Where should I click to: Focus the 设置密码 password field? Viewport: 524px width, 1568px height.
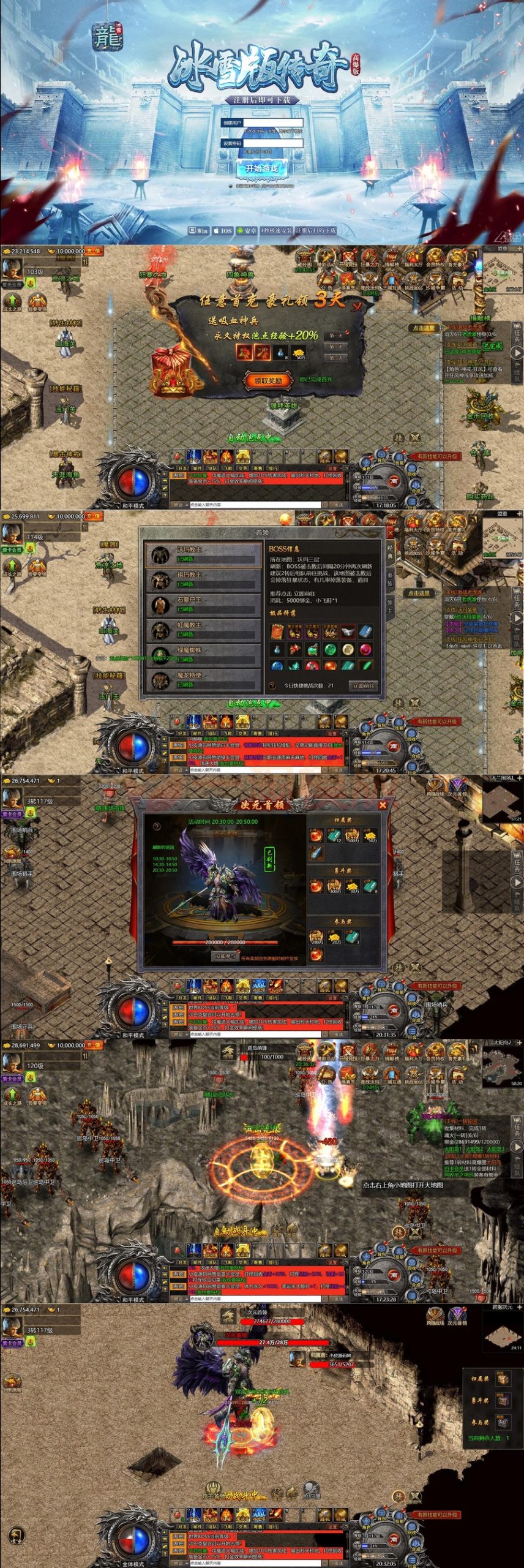tap(273, 143)
